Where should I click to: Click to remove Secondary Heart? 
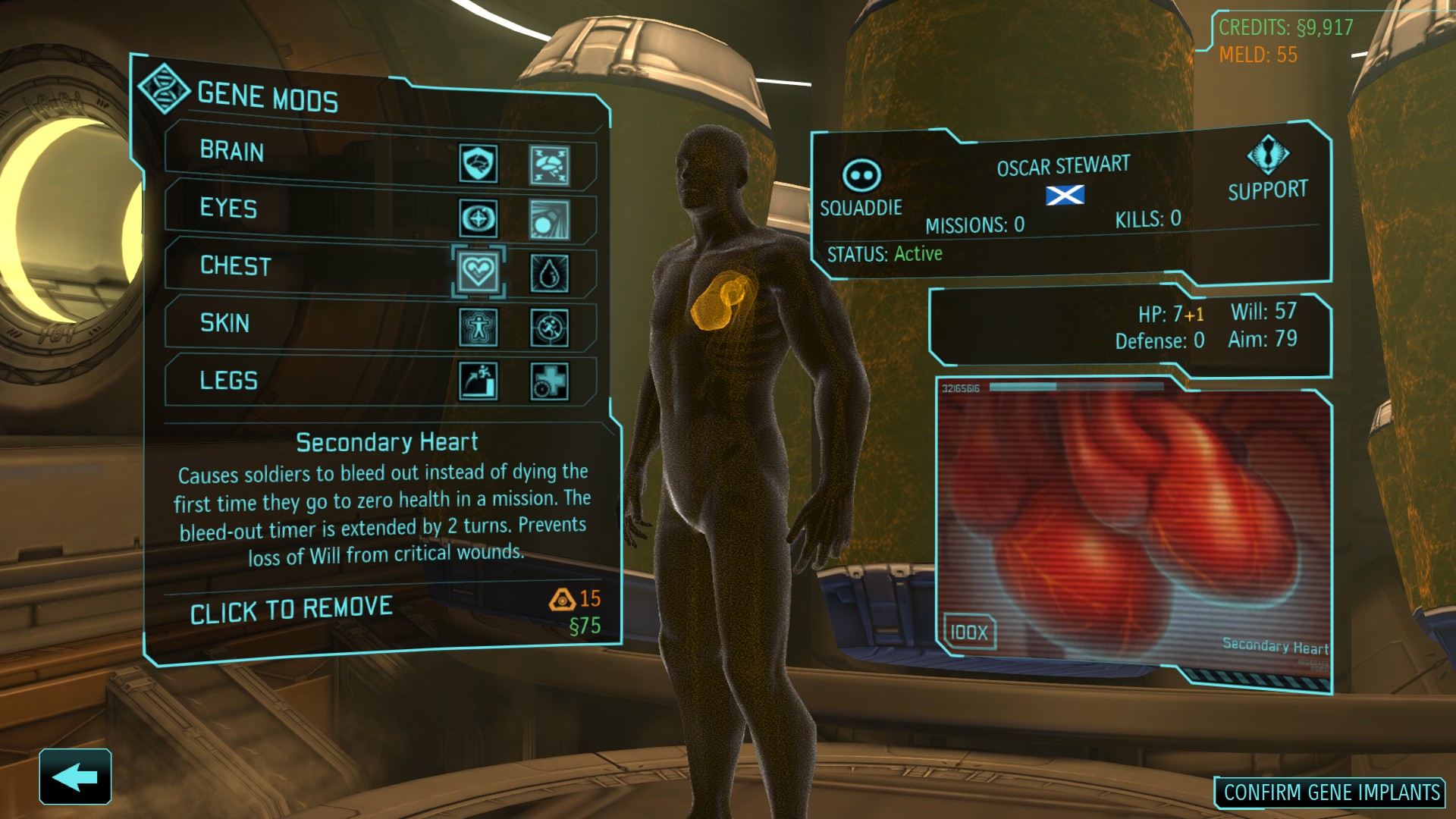click(x=291, y=610)
